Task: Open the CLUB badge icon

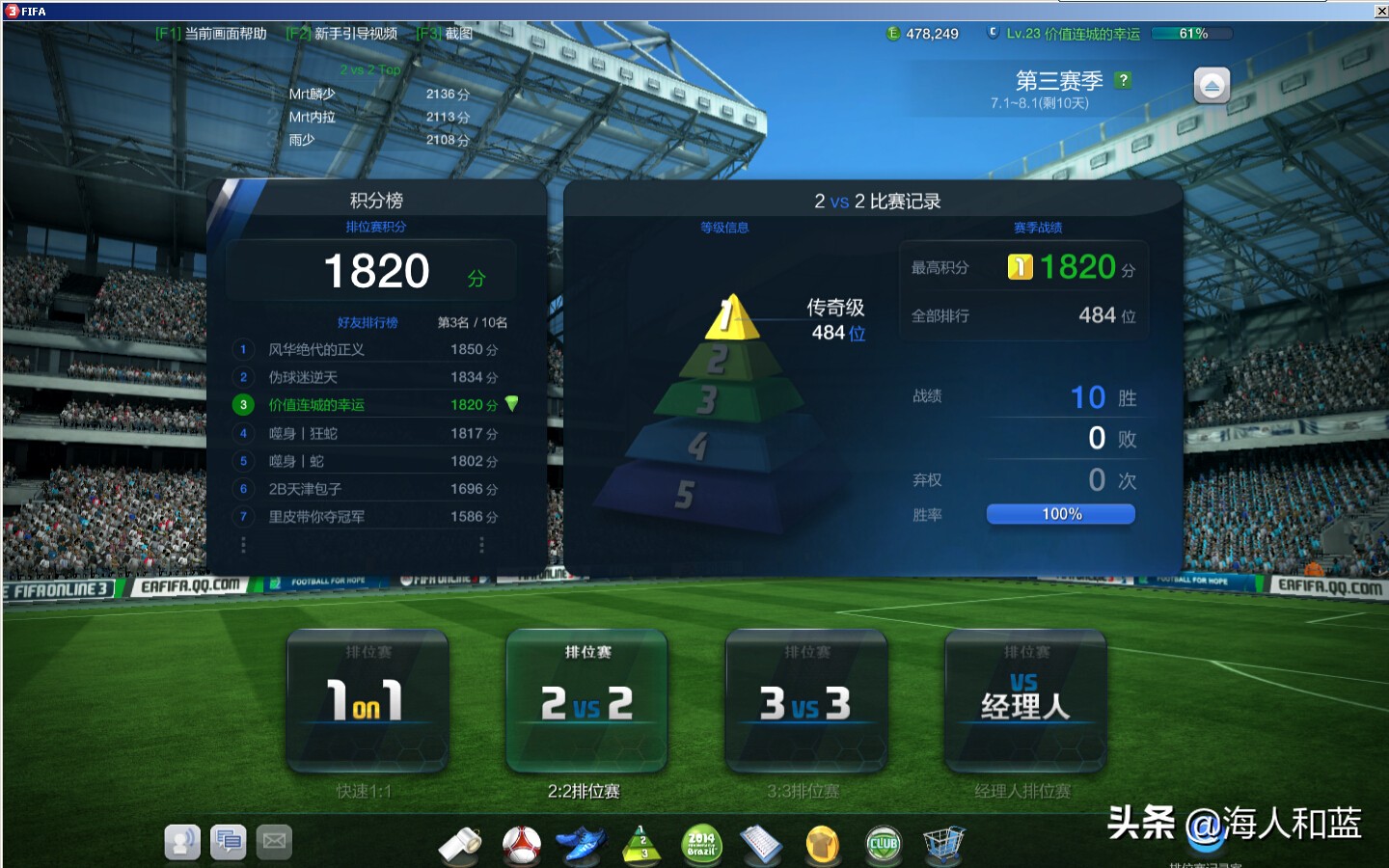Action: (883, 843)
